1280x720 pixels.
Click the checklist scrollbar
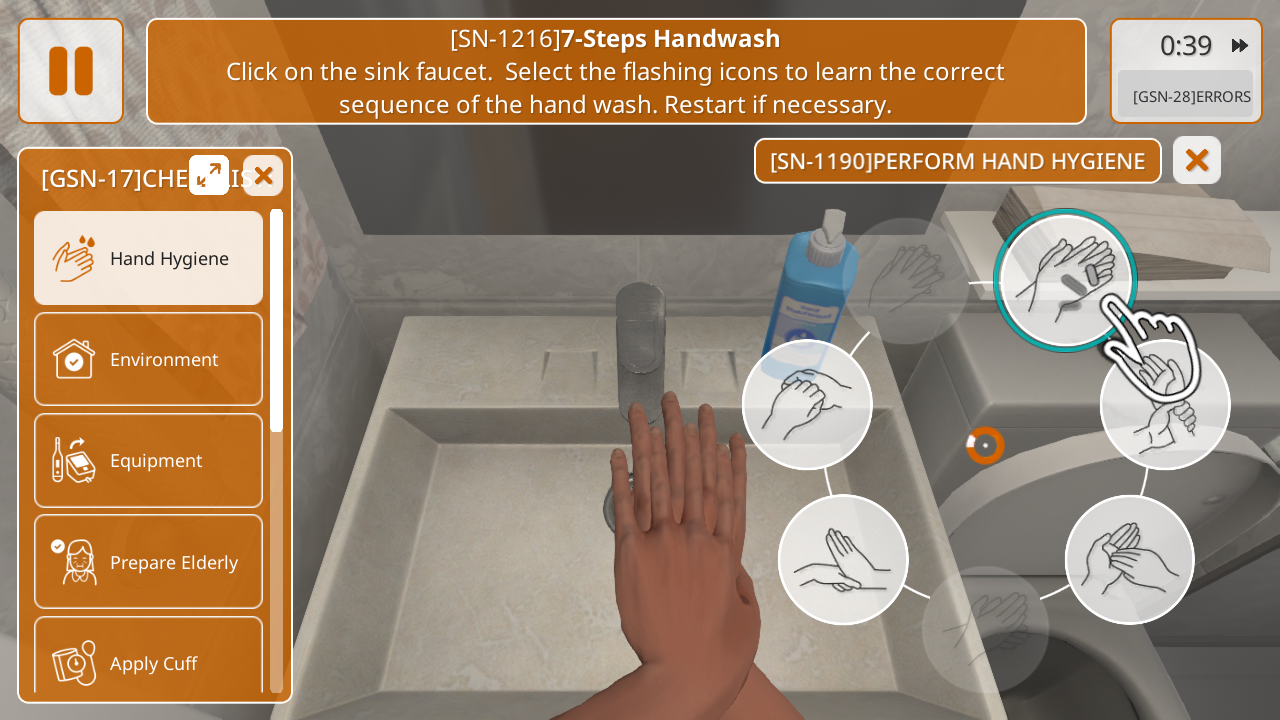pyautogui.click(x=276, y=320)
